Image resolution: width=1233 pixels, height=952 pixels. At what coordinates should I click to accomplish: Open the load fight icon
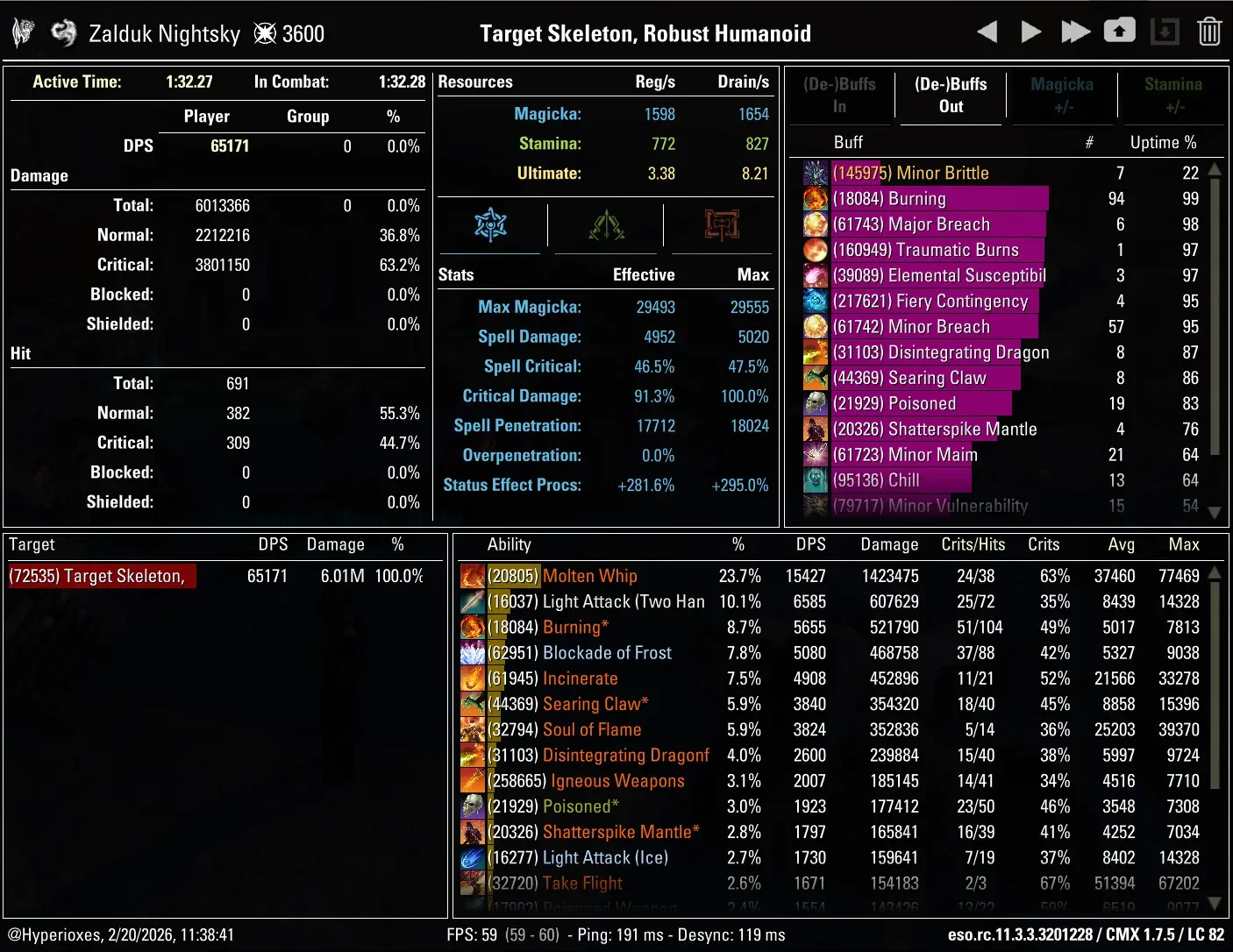coord(1165,31)
